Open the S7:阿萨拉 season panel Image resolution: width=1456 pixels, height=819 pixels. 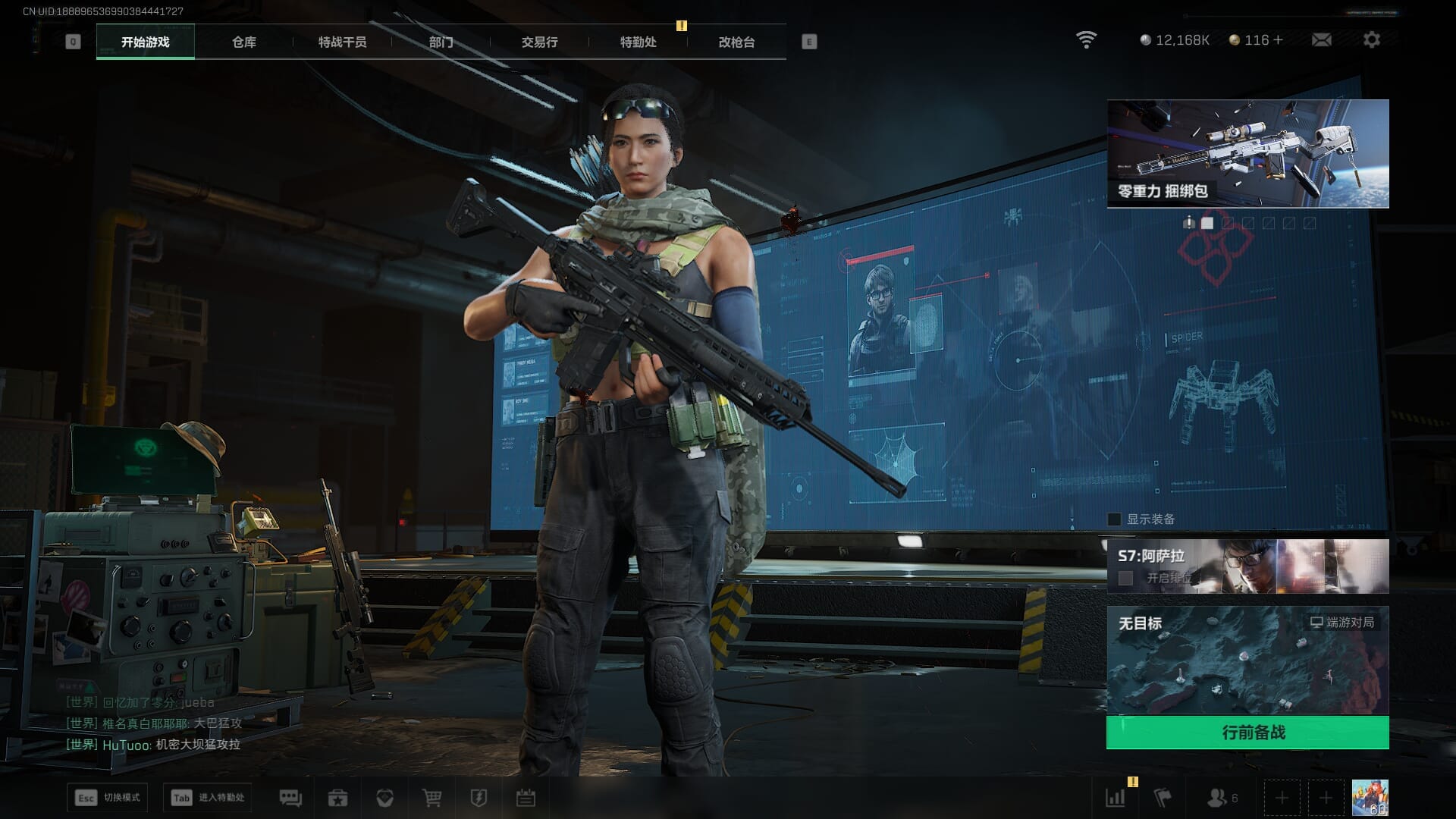point(1247,566)
